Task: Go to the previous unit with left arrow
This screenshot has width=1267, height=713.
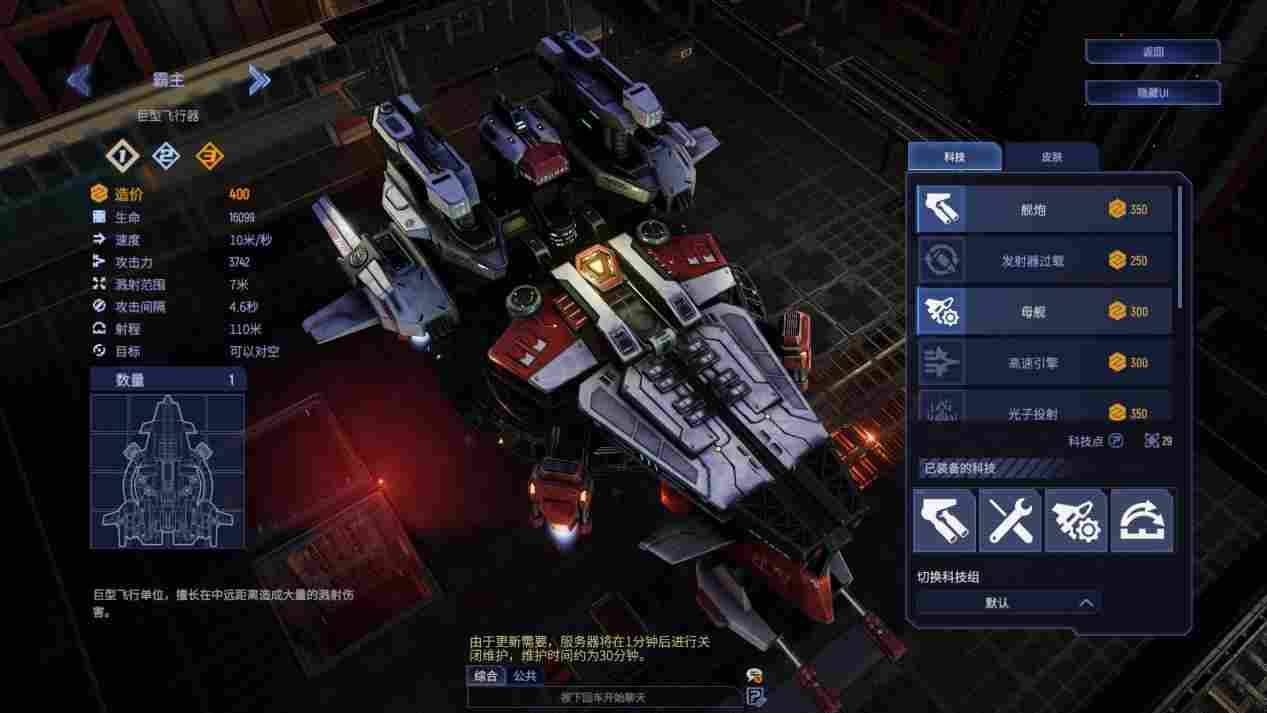Action: point(79,80)
